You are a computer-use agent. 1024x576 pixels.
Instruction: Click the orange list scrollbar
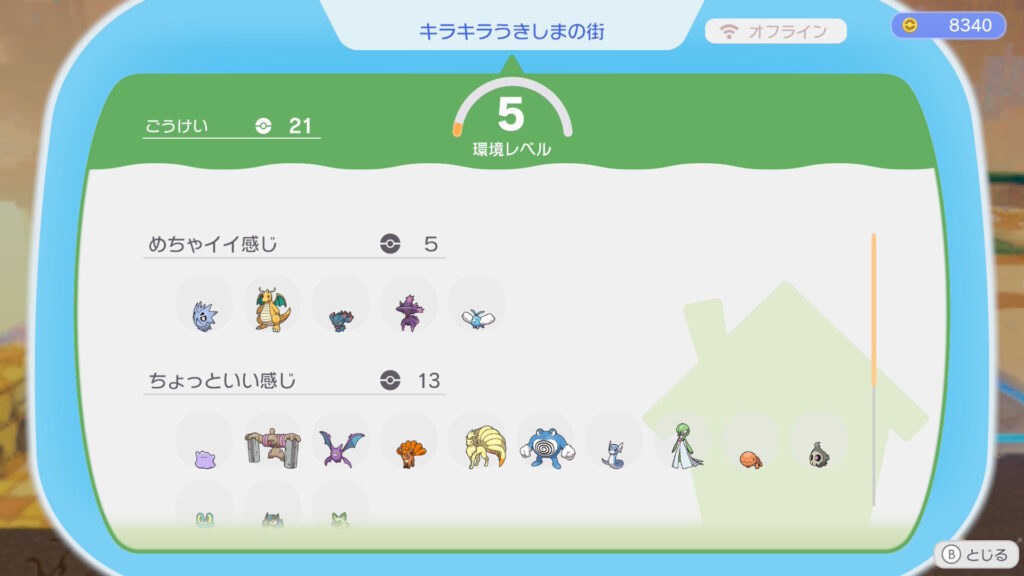pyautogui.click(x=873, y=310)
